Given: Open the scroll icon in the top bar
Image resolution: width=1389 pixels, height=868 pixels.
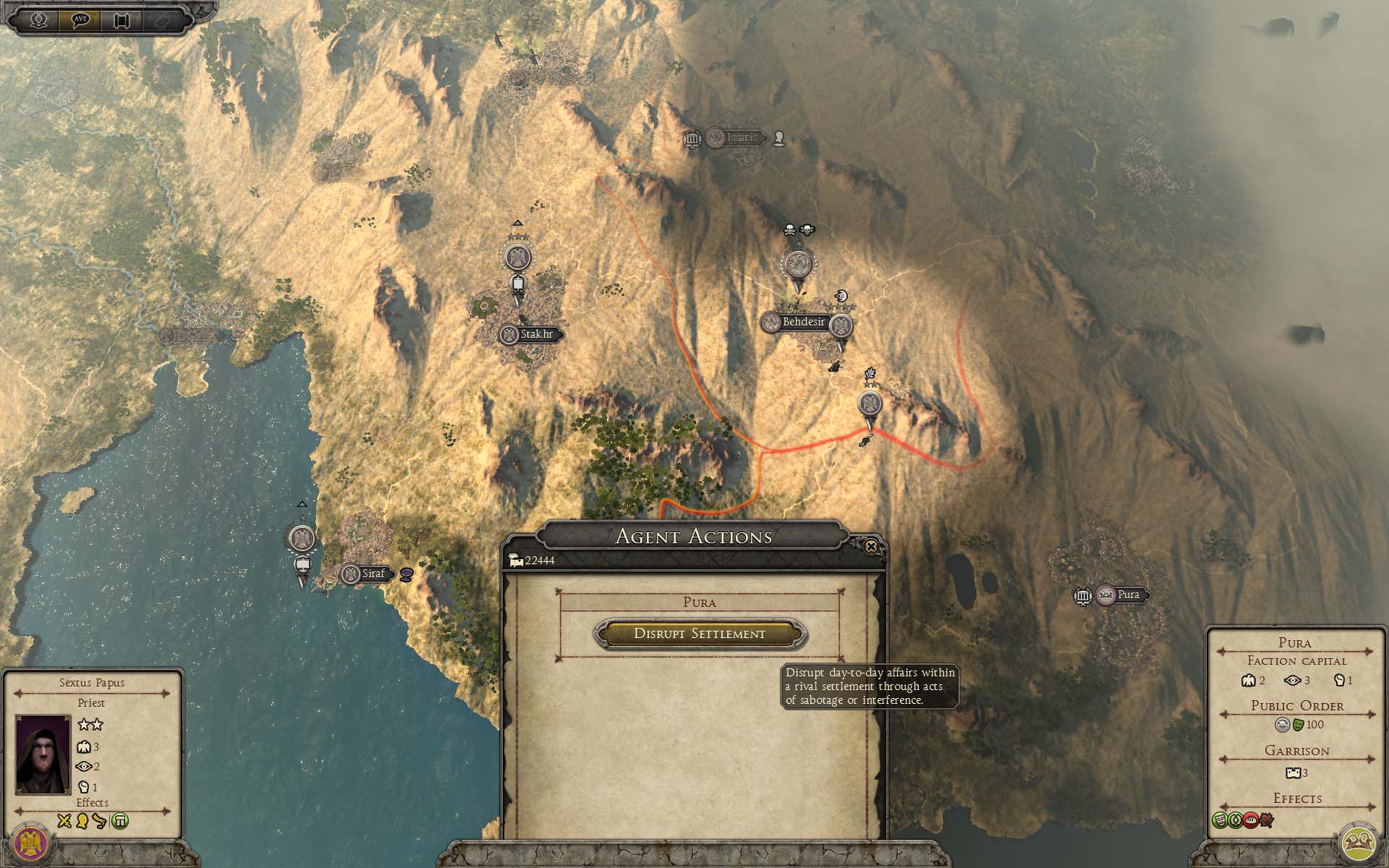Looking at the screenshot, I should click(122, 20).
